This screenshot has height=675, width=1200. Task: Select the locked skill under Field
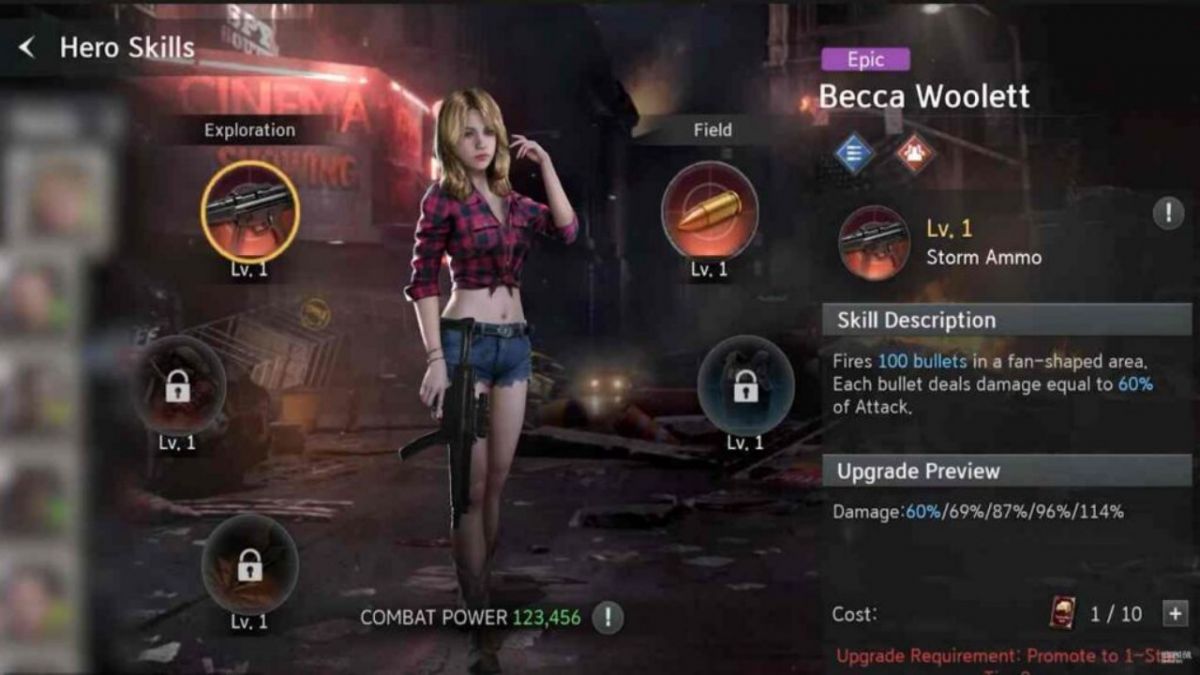tap(745, 385)
